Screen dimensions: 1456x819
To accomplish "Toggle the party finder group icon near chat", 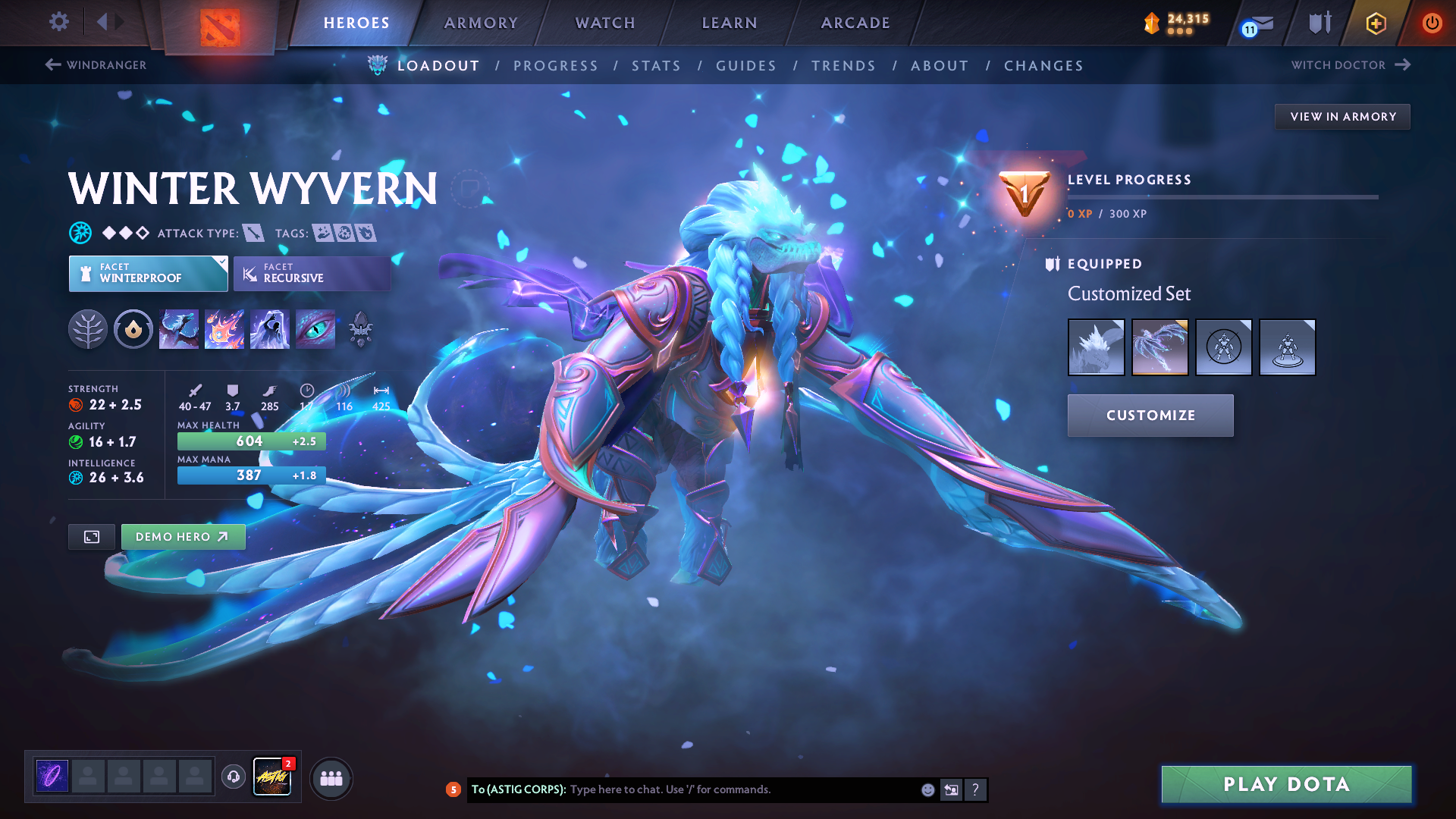I will (331, 778).
